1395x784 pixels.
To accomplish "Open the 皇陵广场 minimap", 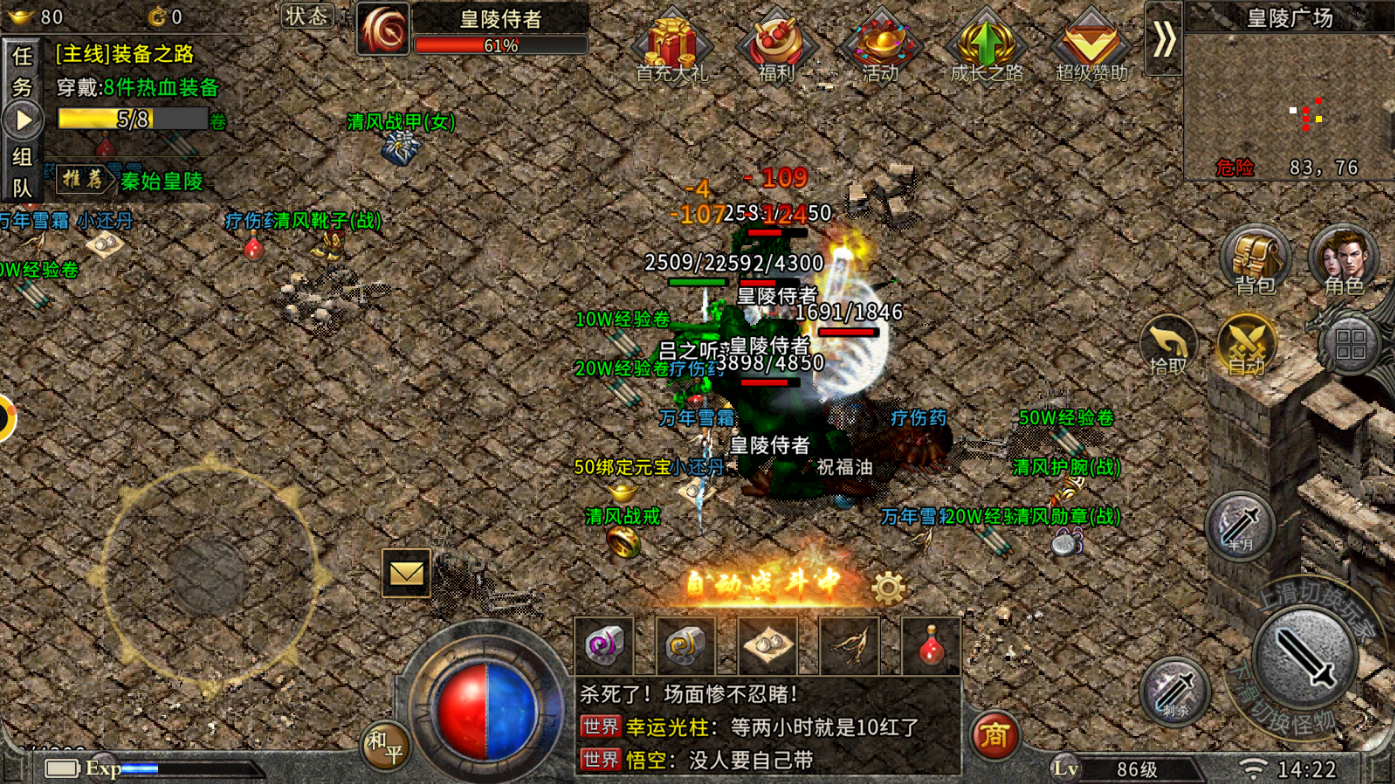I will pos(1289,100).
